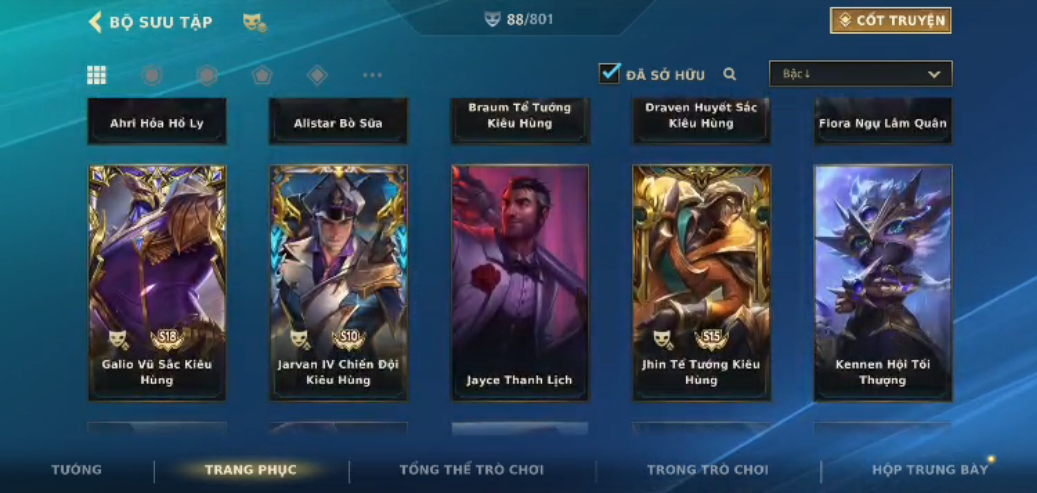Open the Trong Trò Chơi tab

pyautogui.click(x=708, y=470)
